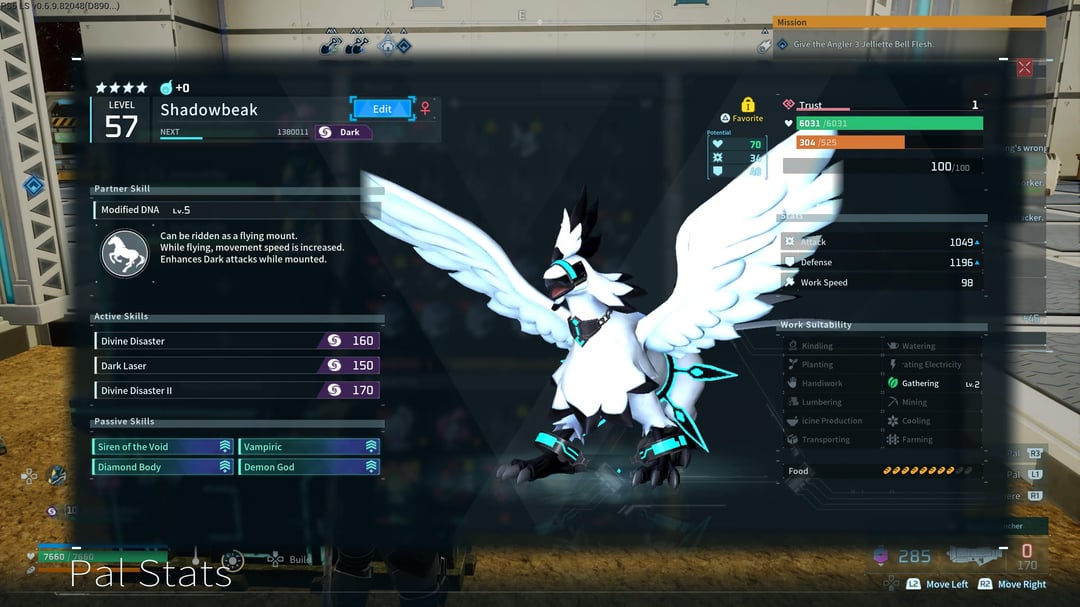Select the Dark Laser active skill
The width and height of the screenshot is (1080, 607).
coord(237,366)
